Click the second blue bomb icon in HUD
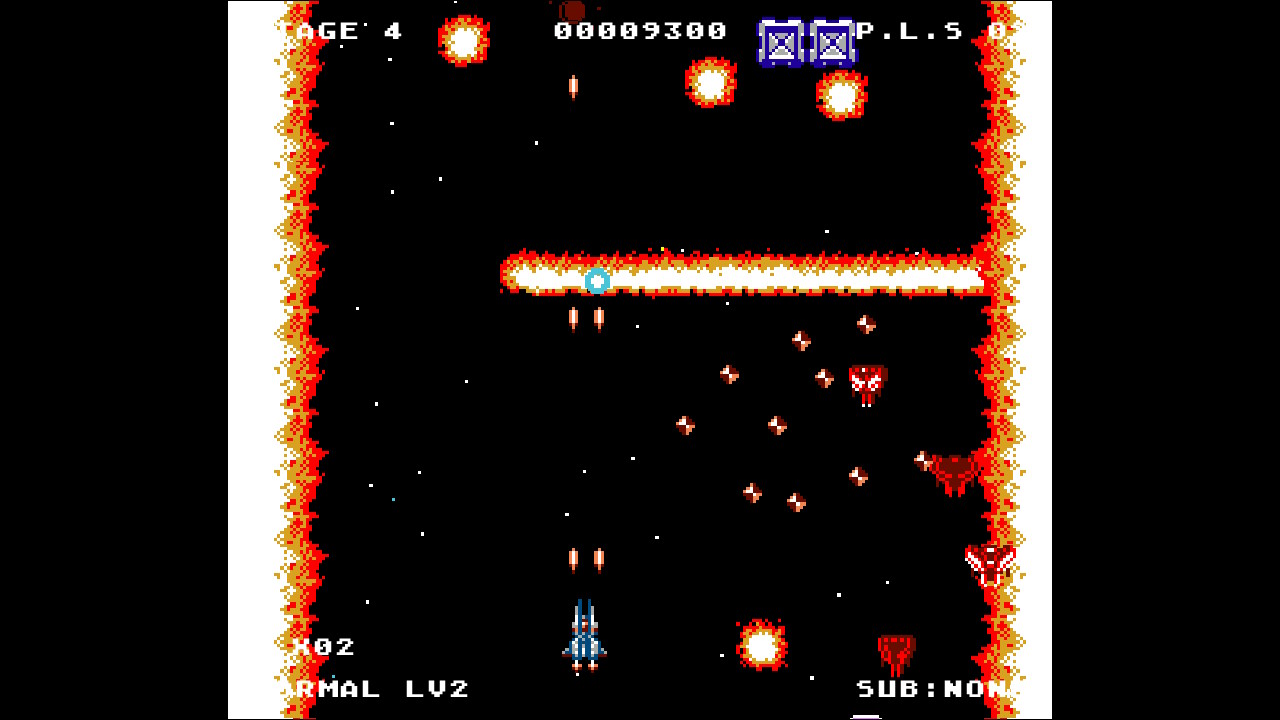The image size is (1280, 720). [x=832, y=42]
